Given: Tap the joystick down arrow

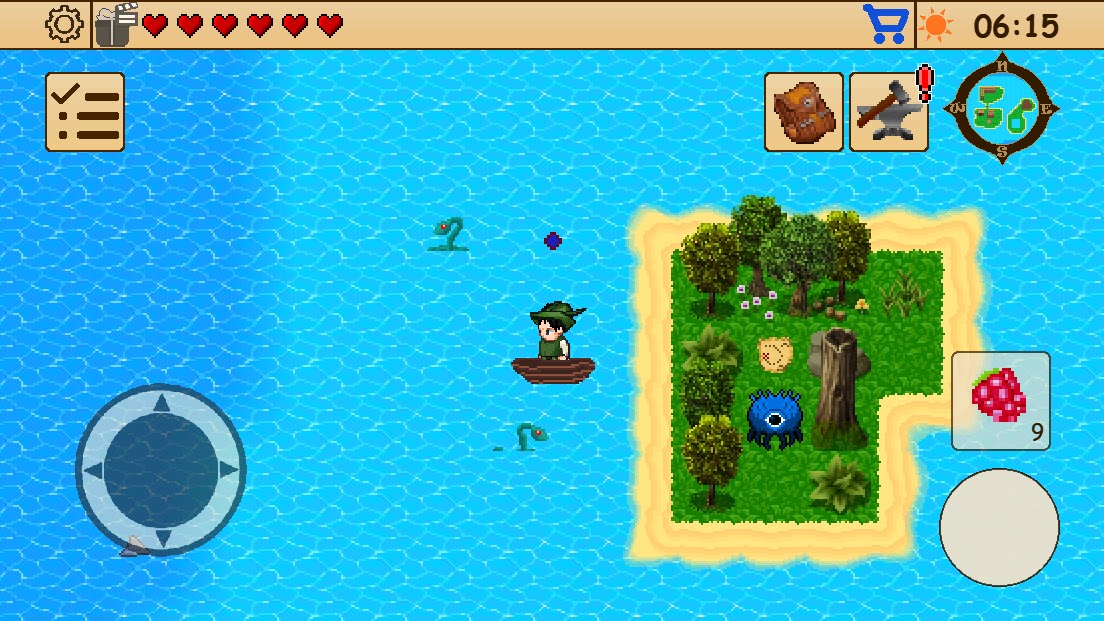Looking at the screenshot, I should point(161,538).
